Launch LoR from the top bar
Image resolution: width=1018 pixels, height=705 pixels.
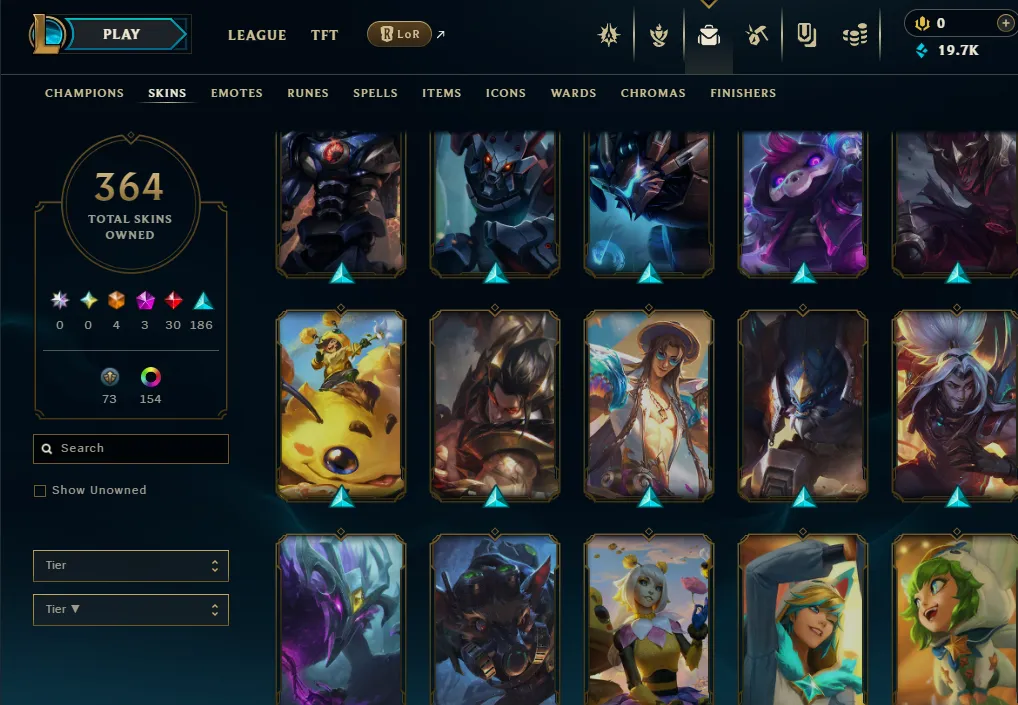[399, 34]
